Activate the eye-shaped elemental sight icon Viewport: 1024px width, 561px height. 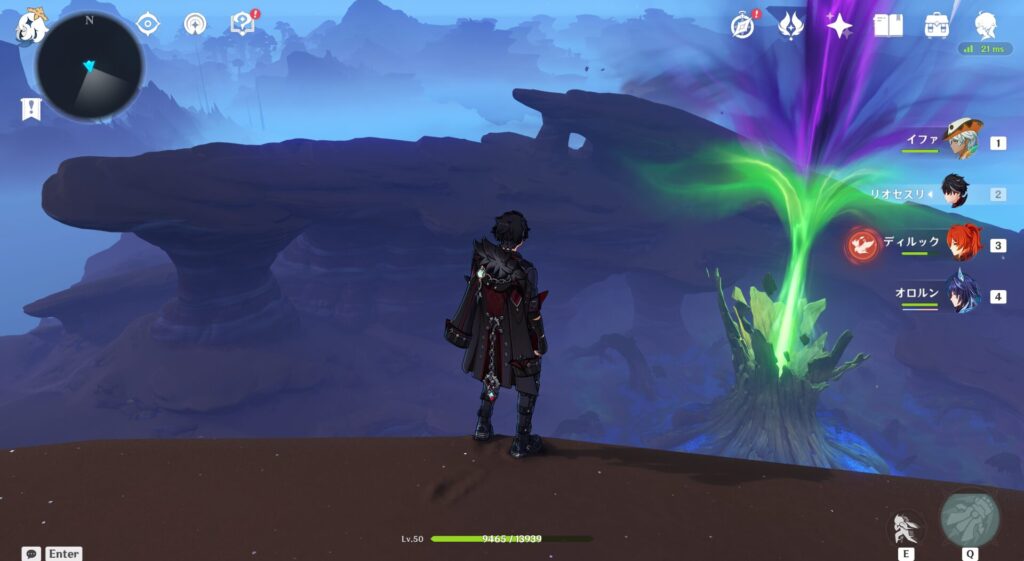point(148,24)
